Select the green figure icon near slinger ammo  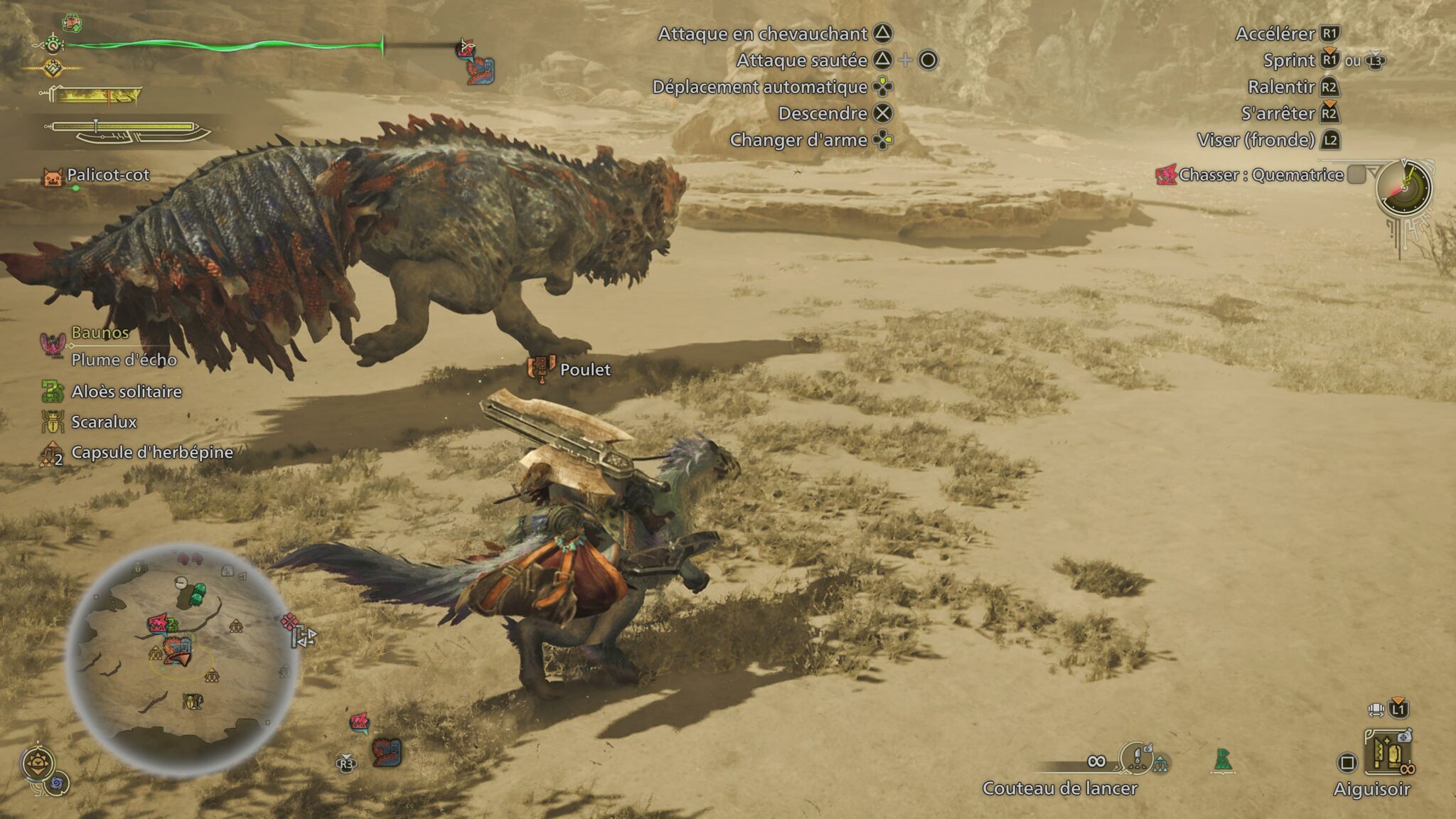pyautogui.click(x=1222, y=760)
